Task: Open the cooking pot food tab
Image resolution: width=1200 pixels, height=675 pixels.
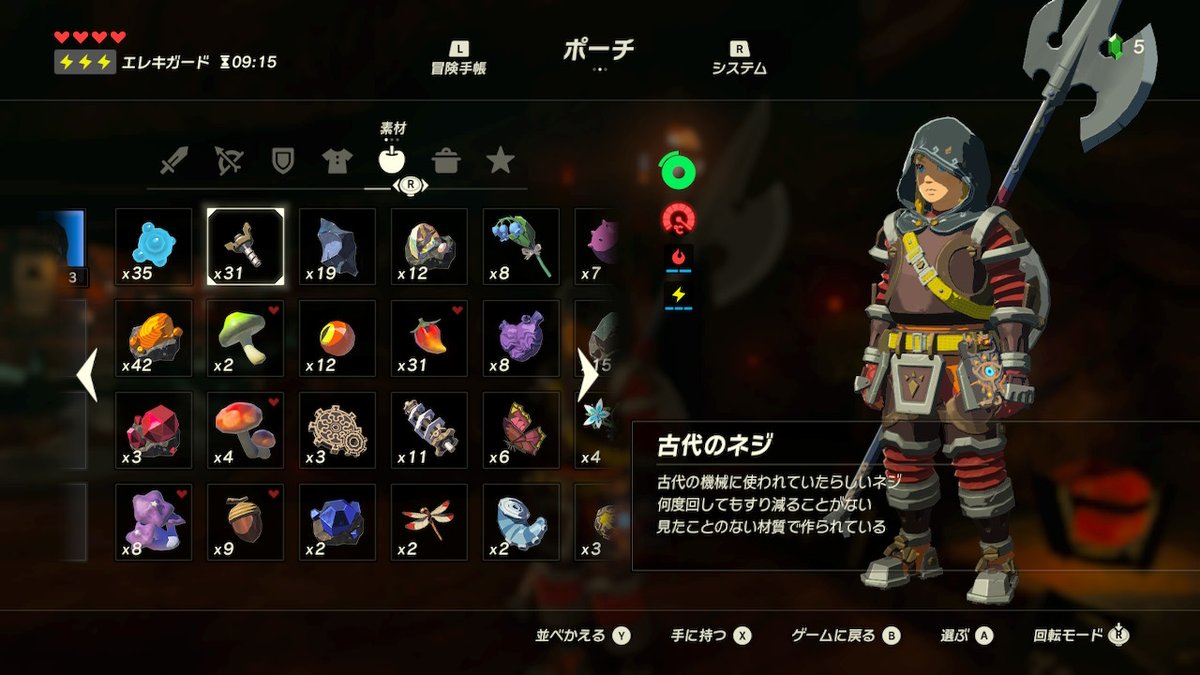Action: [446, 160]
